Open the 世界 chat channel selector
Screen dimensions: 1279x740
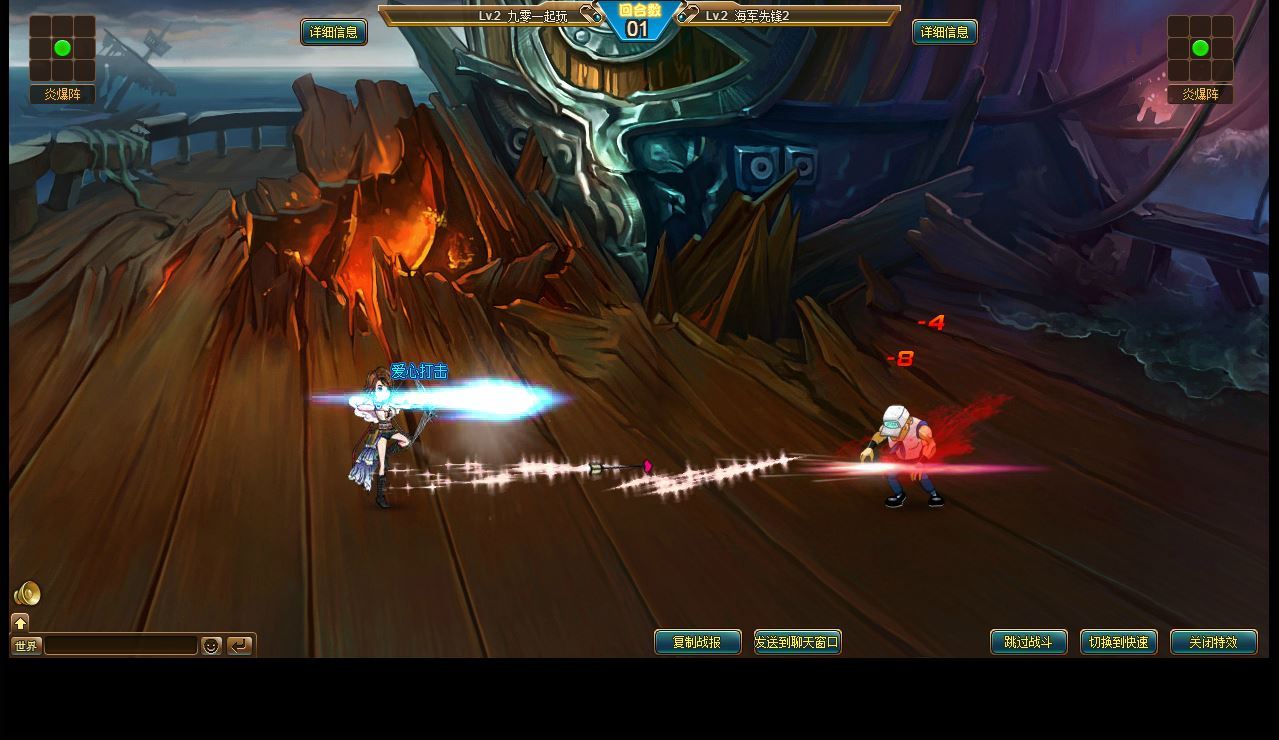click(26, 646)
